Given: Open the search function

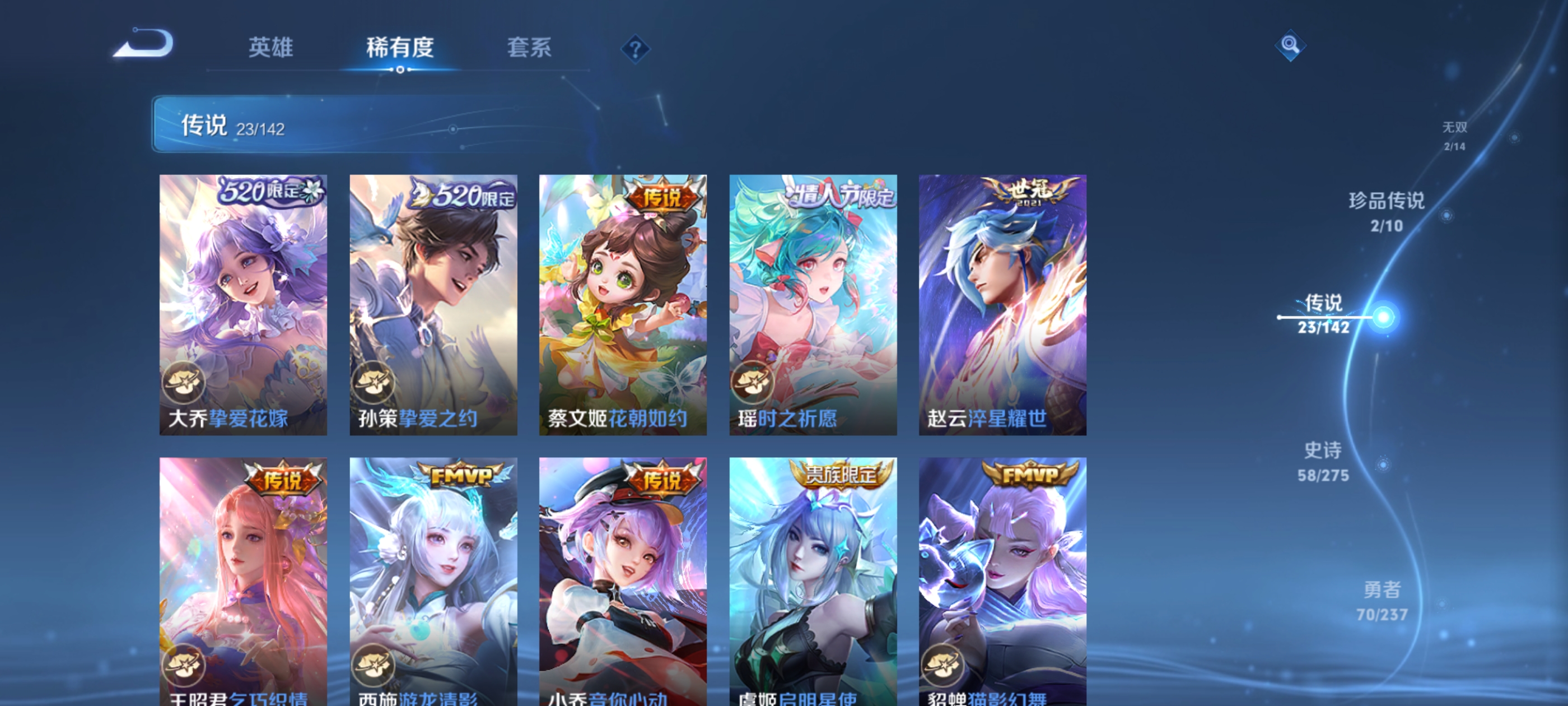Looking at the screenshot, I should click(1290, 45).
